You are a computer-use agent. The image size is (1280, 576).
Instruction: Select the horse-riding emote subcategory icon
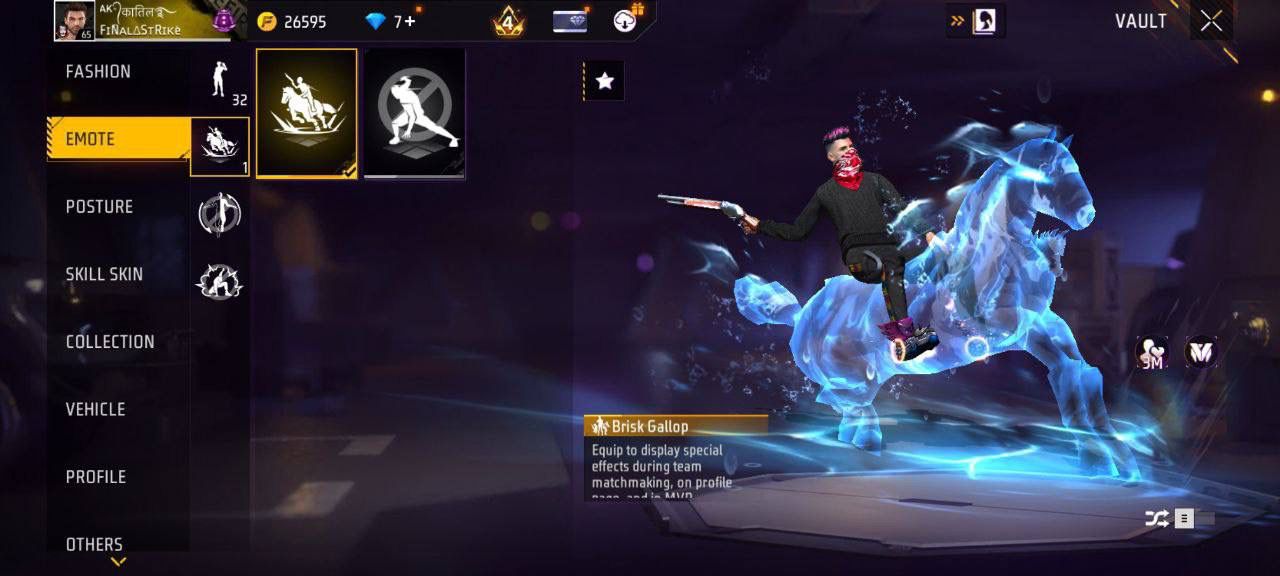tap(220, 146)
